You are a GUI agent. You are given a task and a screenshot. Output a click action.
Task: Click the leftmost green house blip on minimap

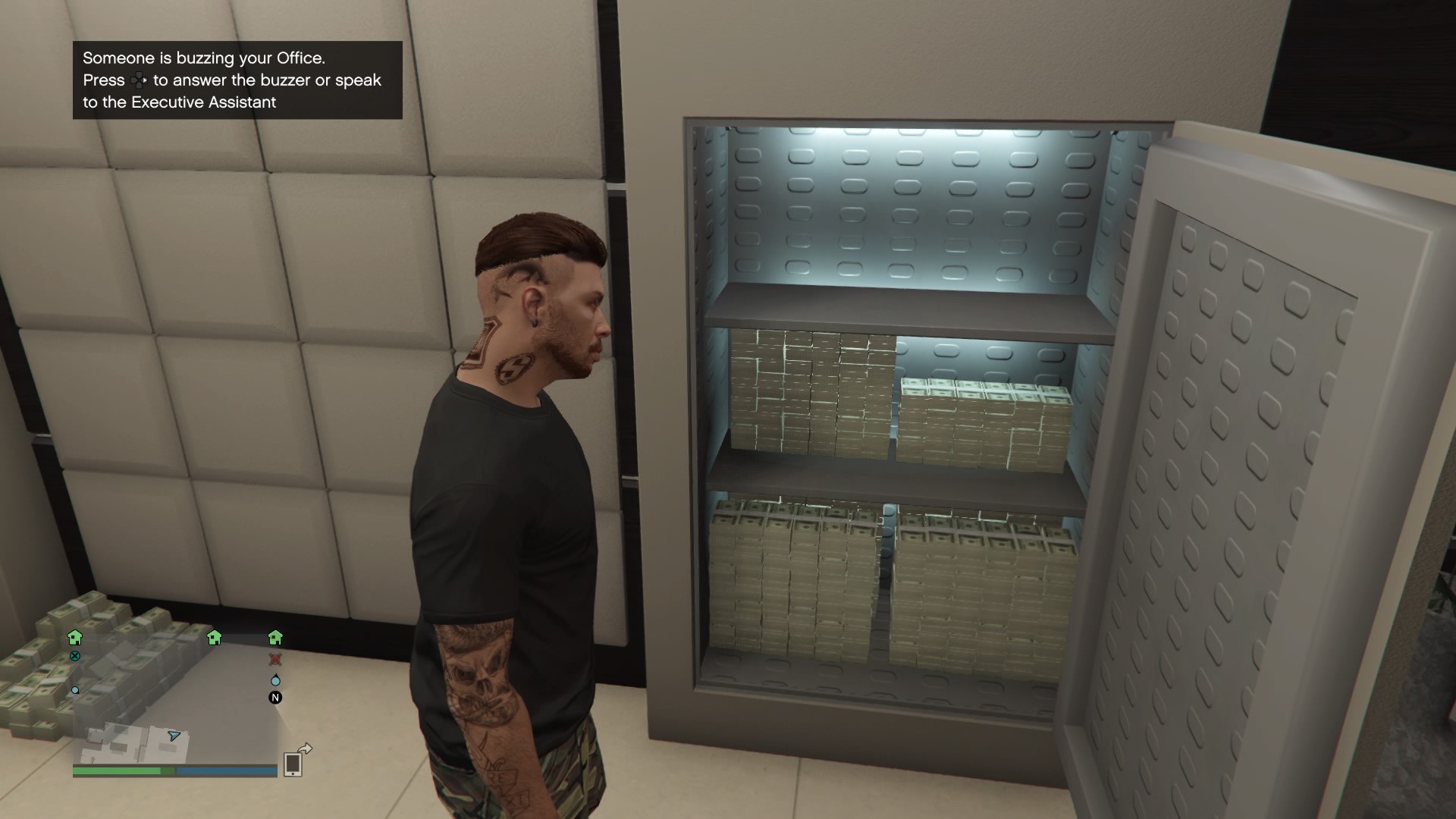point(76,639)
